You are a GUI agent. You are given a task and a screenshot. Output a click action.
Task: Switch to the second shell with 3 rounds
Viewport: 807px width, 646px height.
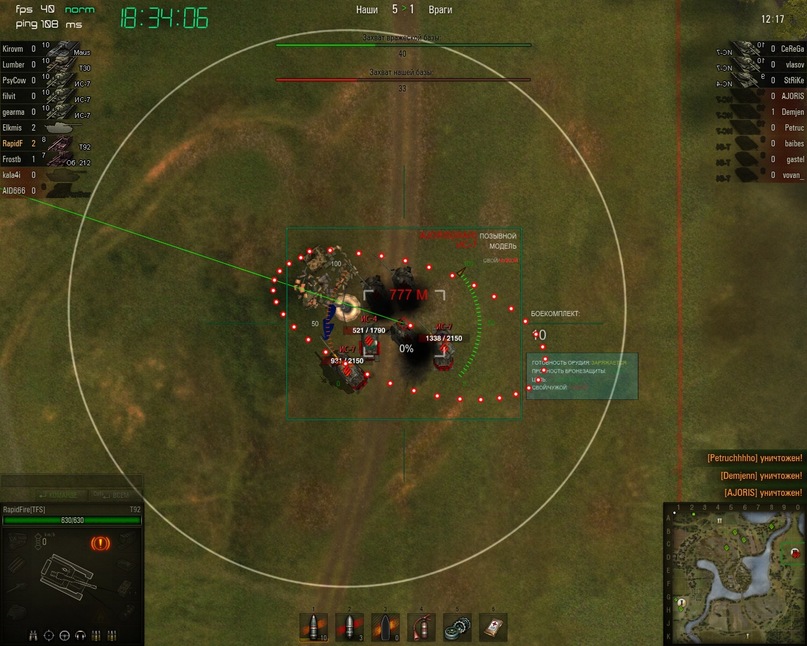349,627
